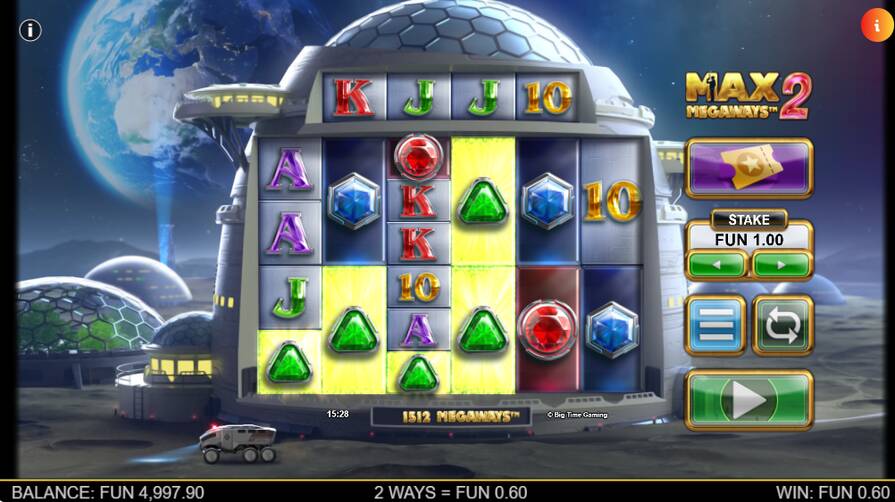Increase the stake with the right arrow
The image size is (895, 502).
coord(781,265)
